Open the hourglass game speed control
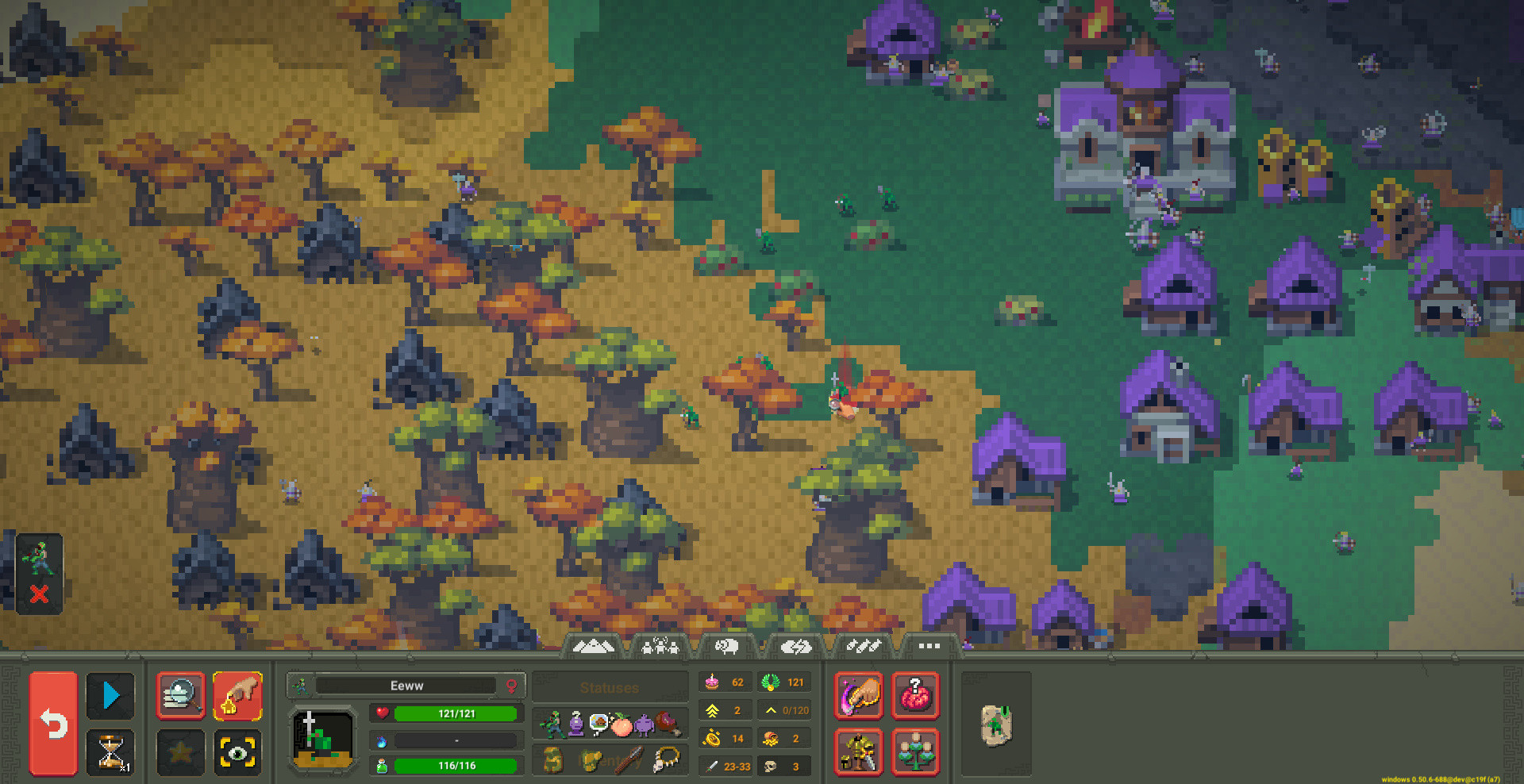Image resolution: width=1524 pixels, height=784 pixels. coord(110,751)
